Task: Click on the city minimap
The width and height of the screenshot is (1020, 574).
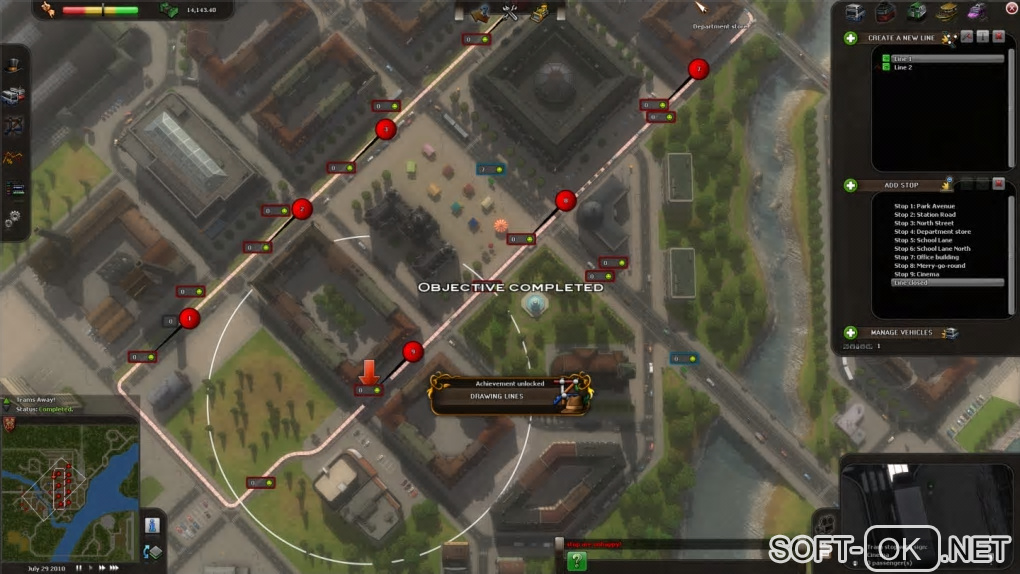Action: [70, 488]
